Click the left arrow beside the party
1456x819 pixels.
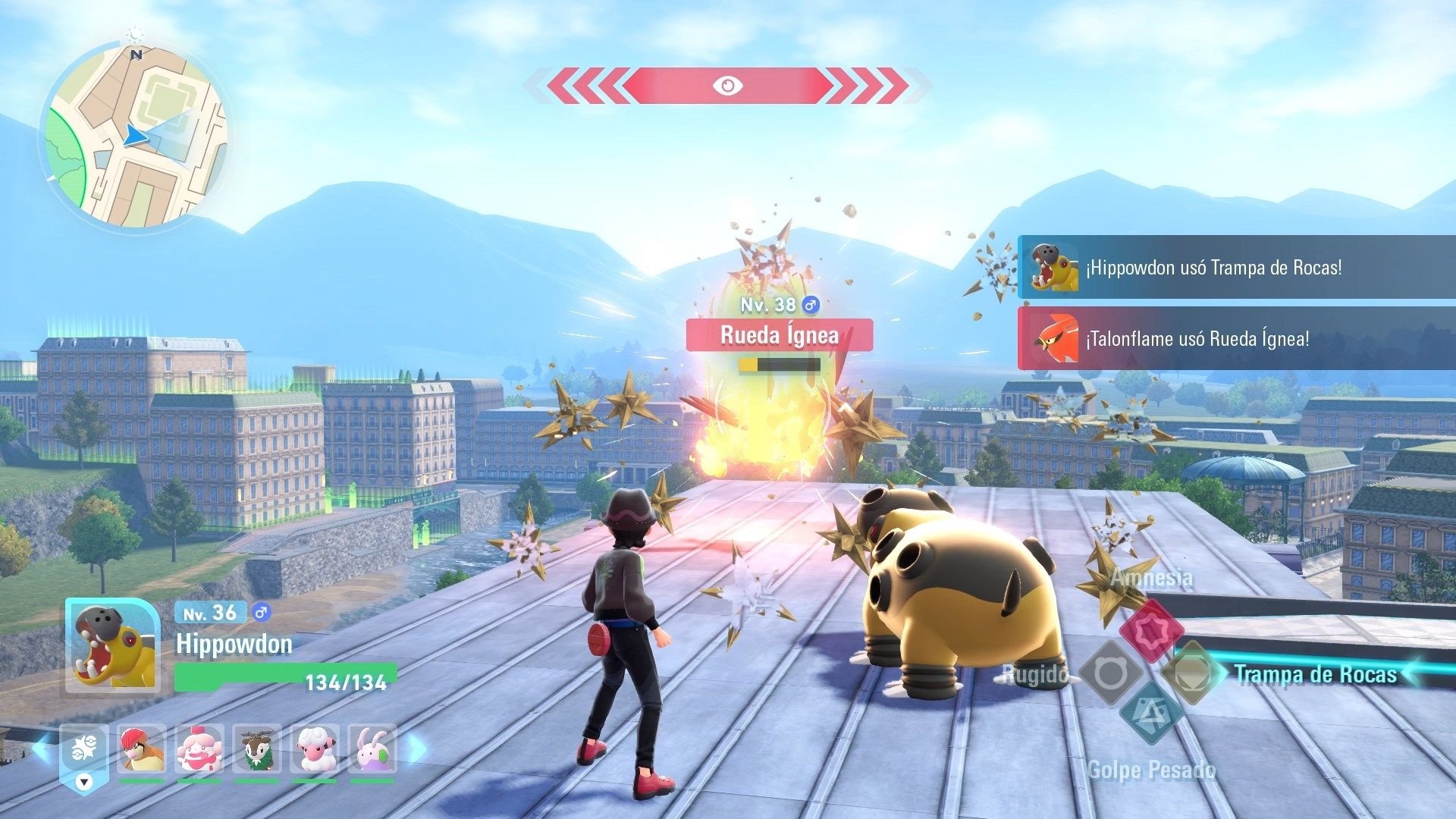tap(42, 749)
